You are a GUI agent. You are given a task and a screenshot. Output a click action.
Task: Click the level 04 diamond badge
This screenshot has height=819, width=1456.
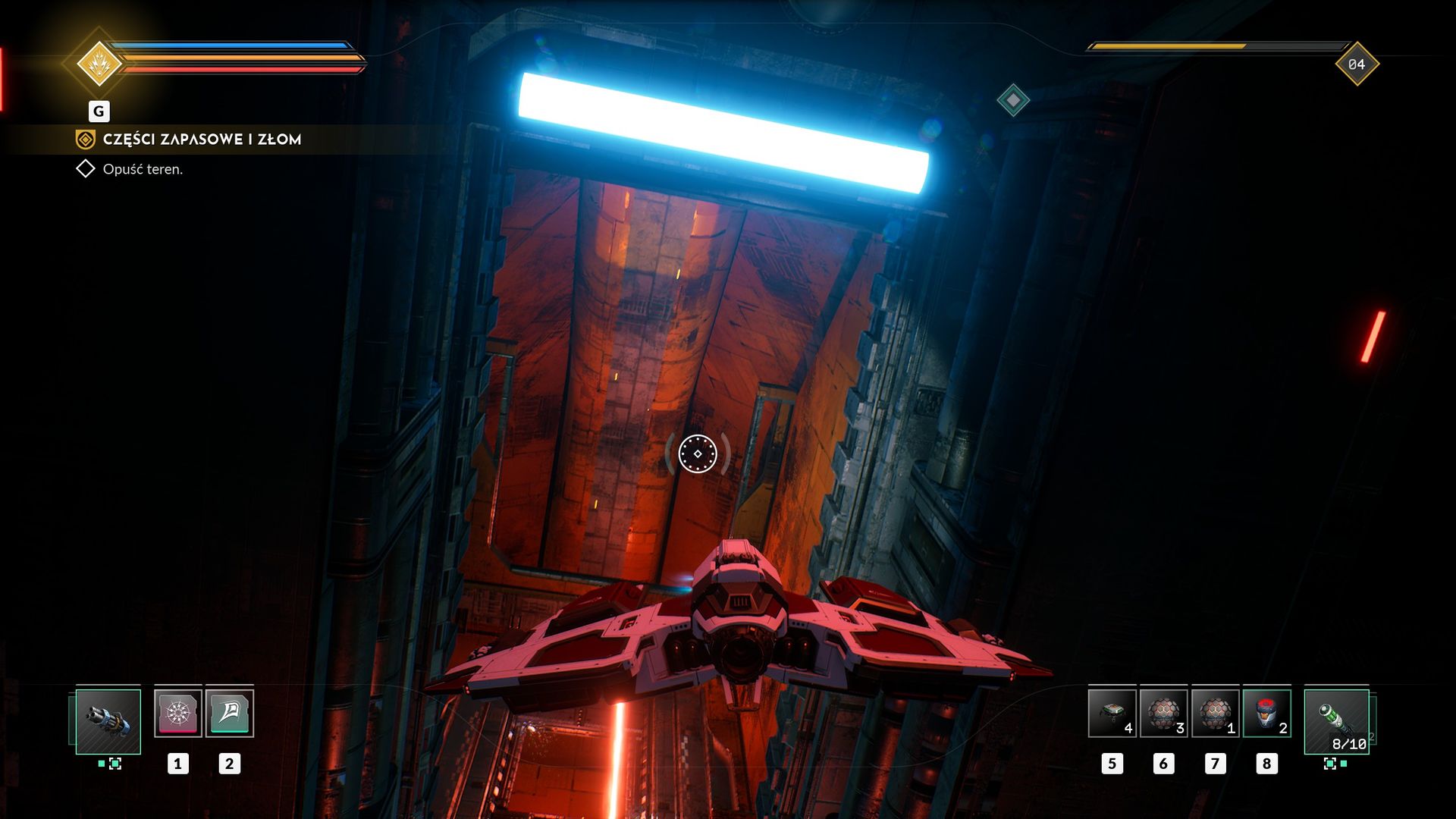click(x=1357, y=64)
